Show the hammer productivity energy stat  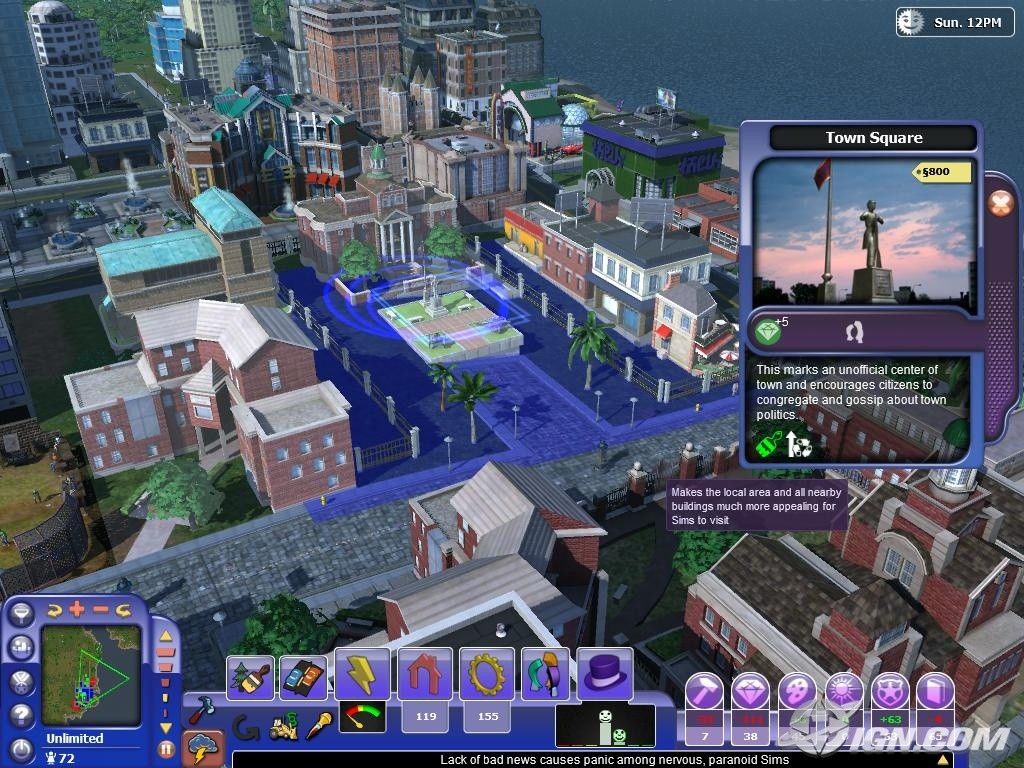pyautogui.click(x=706, y=692)
